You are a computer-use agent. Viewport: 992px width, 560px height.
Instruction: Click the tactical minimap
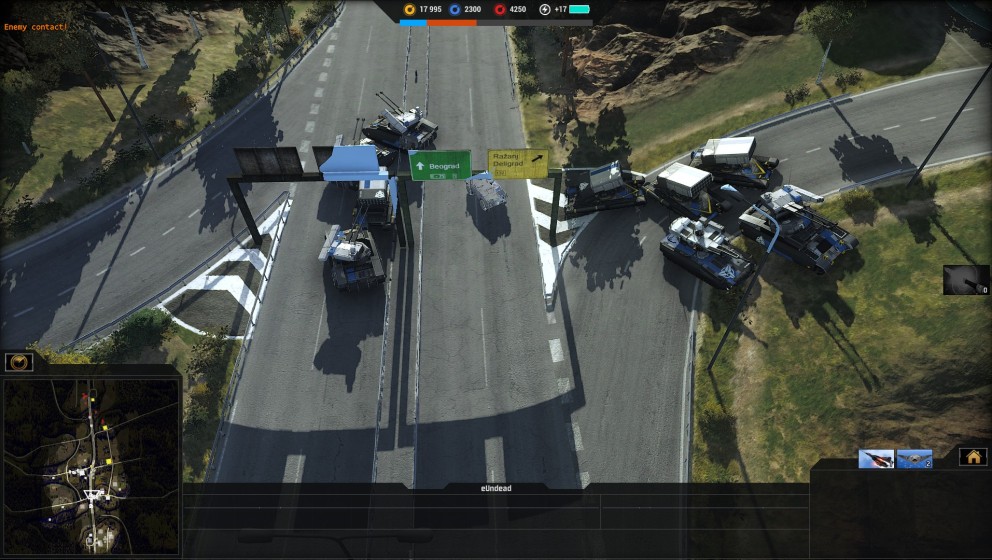coord(92,465)
